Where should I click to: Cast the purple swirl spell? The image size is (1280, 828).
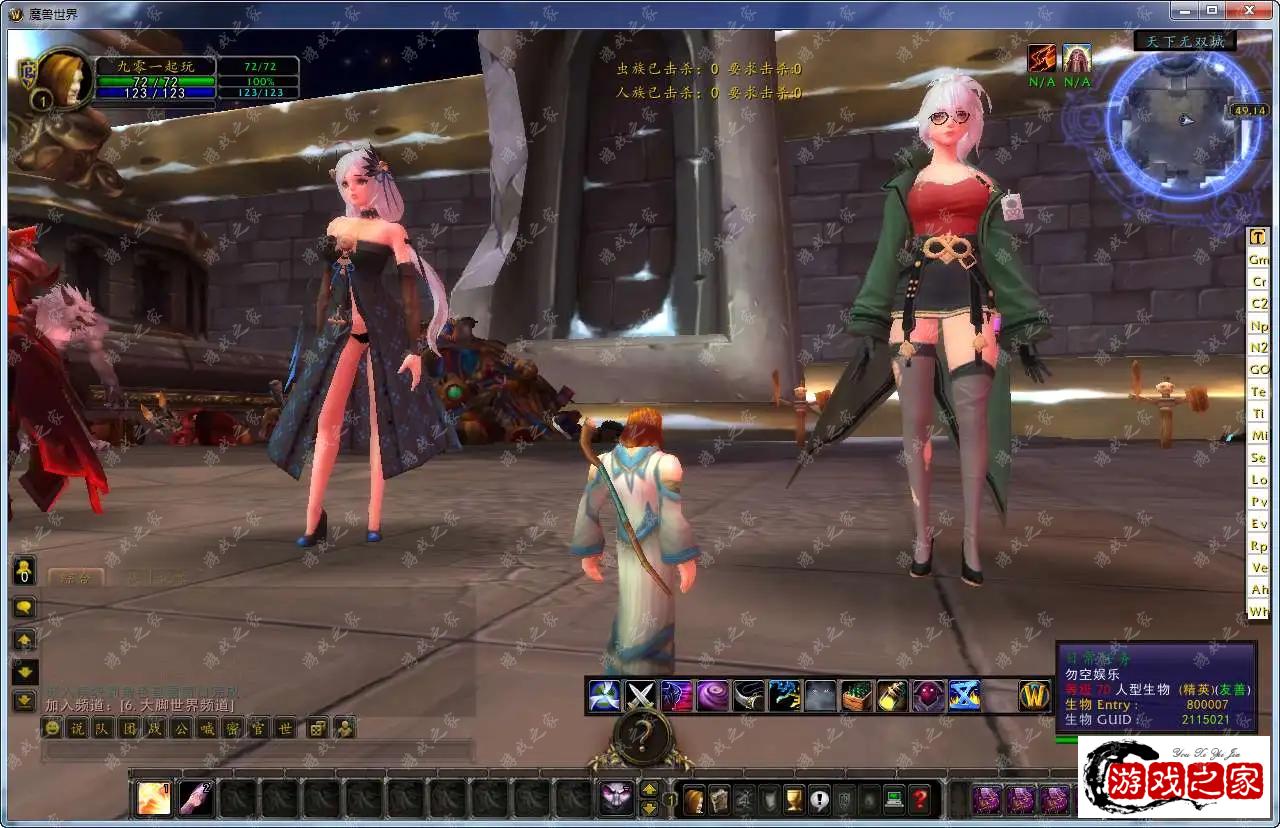(713, 695)
